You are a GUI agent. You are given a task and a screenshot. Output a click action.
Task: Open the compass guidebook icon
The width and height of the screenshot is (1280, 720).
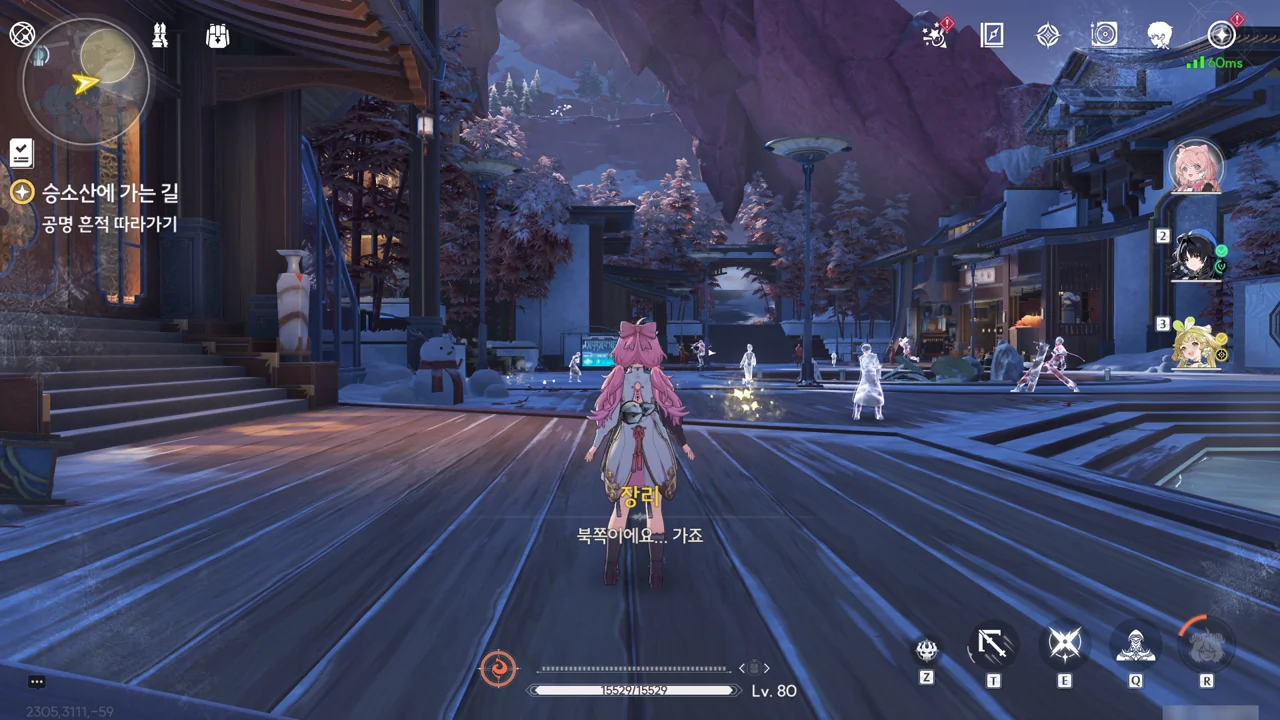(x=991, y=36)
